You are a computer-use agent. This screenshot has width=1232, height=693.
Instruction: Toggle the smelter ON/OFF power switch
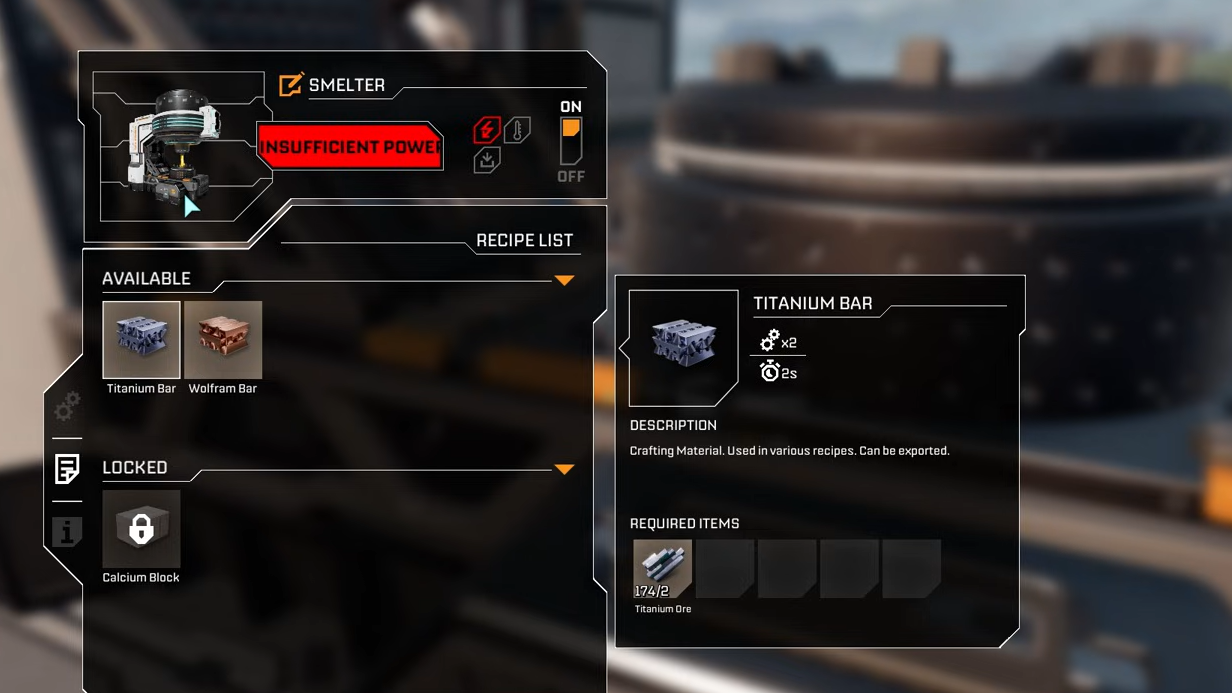tap(571, 141)
